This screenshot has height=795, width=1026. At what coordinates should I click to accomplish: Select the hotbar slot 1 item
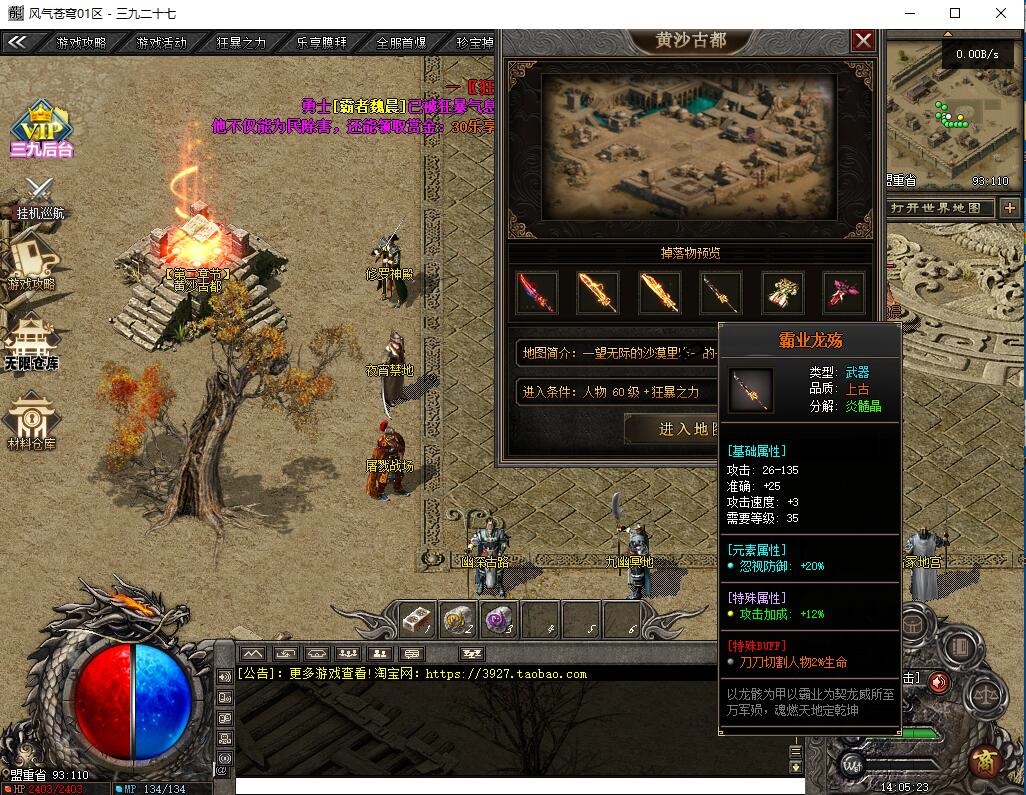click(x=417, y=619)
